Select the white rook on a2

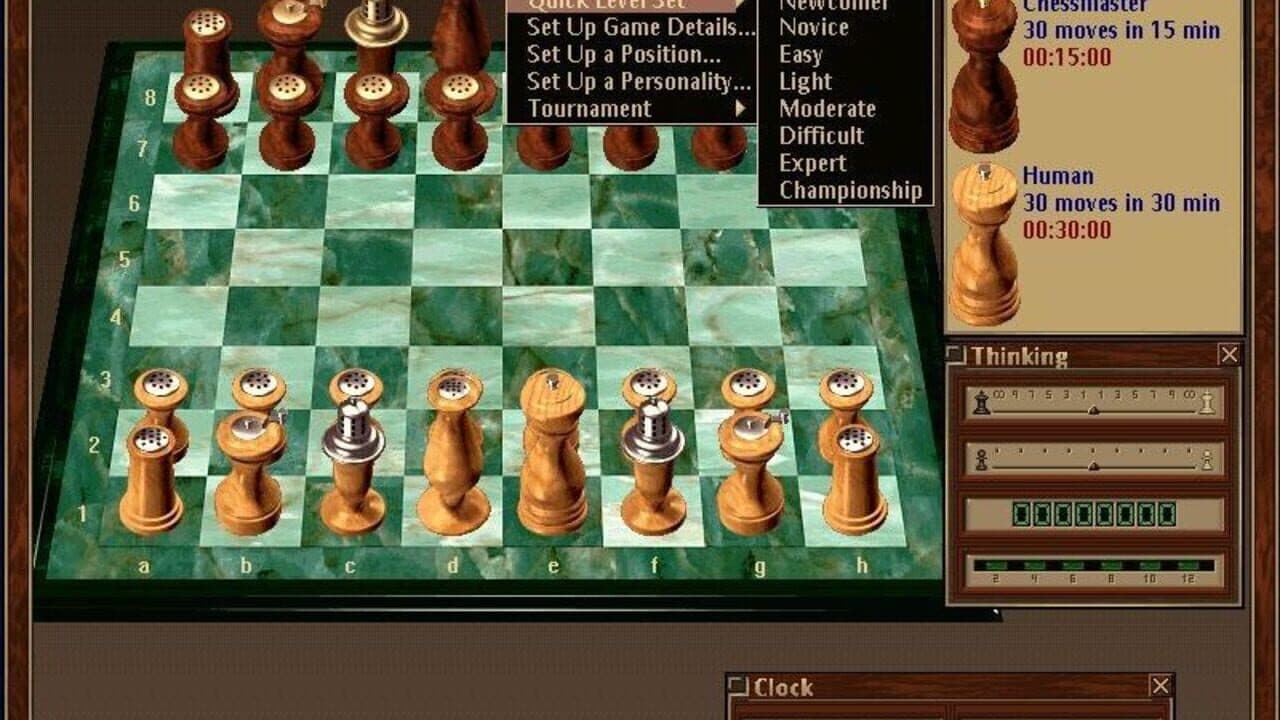pyautogui.click(x=150, y=470)
